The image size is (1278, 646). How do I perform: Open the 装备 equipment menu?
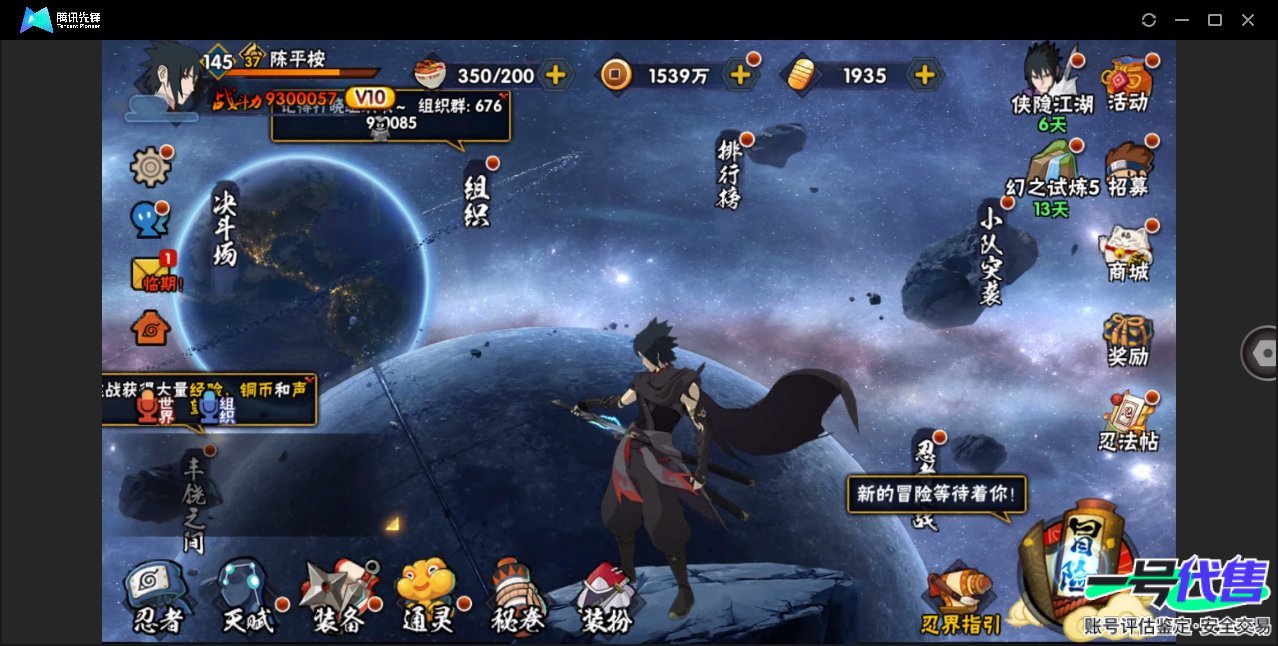pos(339,597)
